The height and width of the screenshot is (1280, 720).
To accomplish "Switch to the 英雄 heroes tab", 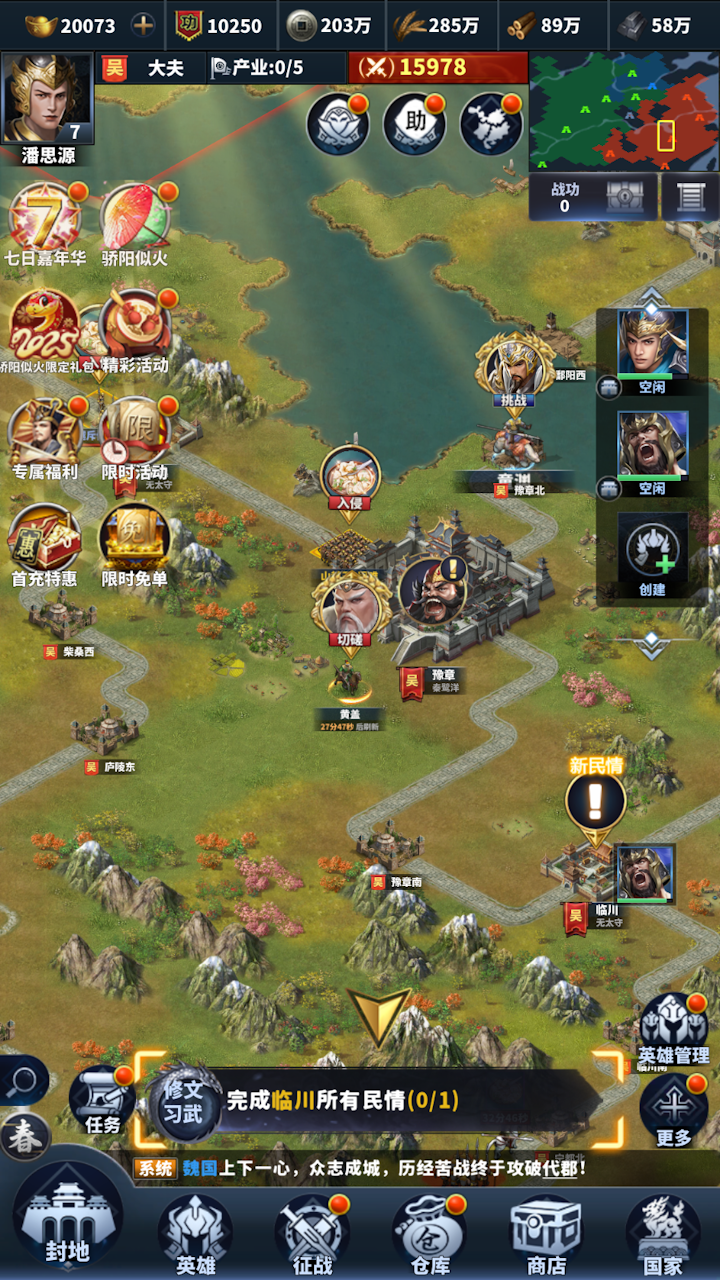I will [x=195, y=1232].
